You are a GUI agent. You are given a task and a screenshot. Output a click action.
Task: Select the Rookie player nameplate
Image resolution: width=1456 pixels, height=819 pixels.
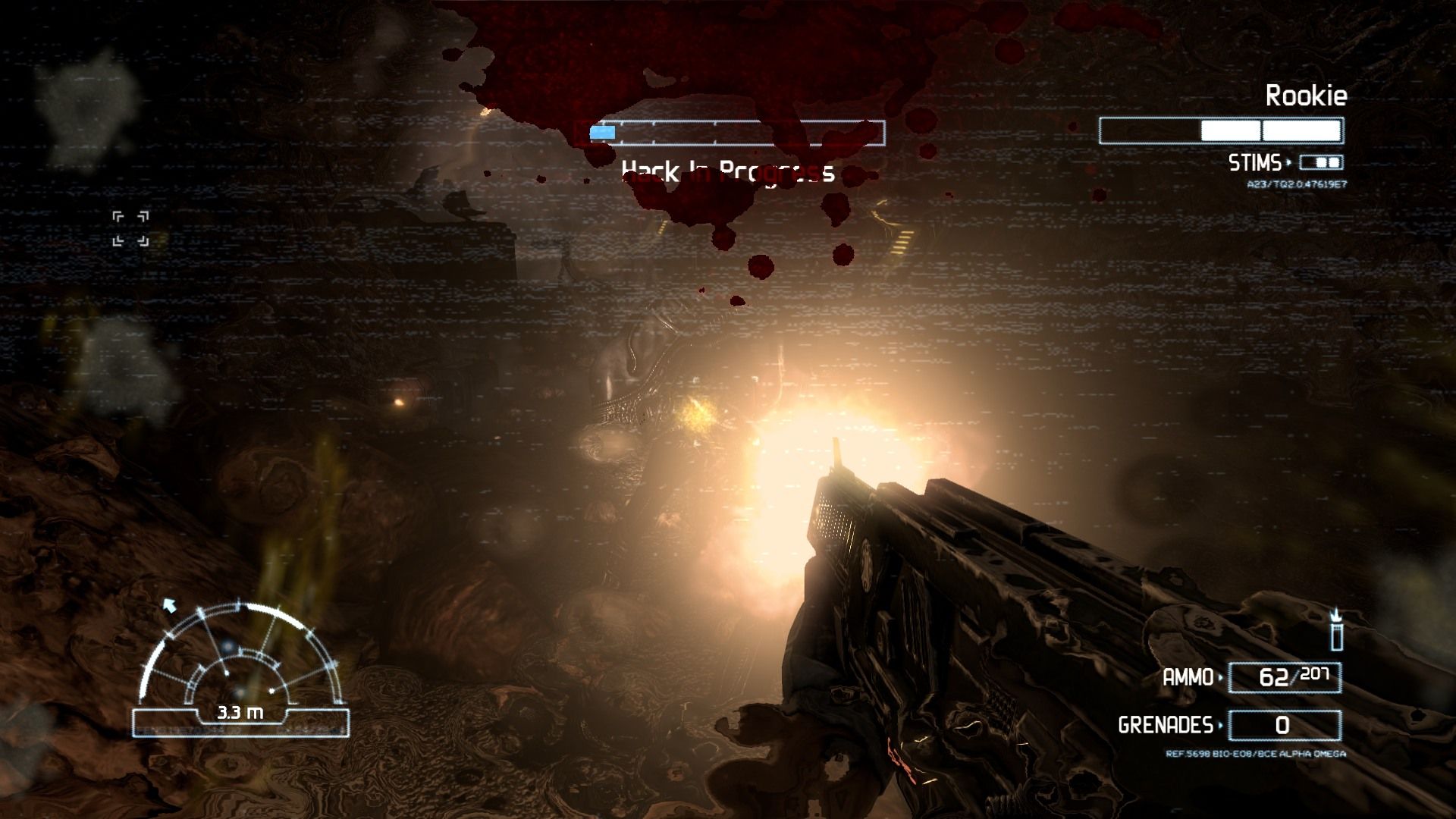tap(1305, 96)
